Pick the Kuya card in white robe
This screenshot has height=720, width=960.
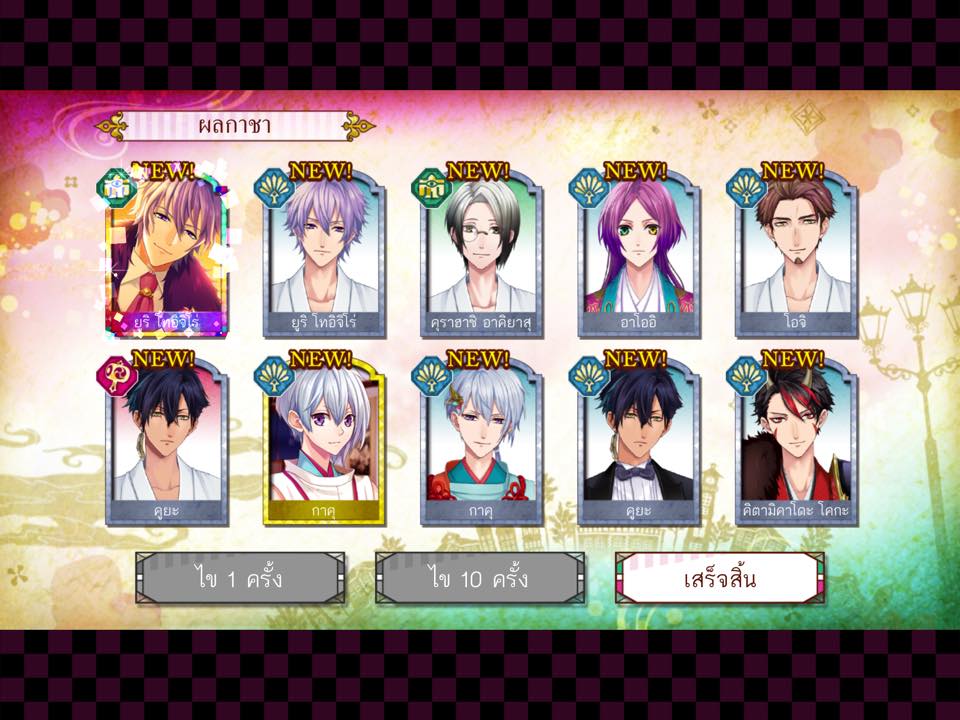[166, 442]
